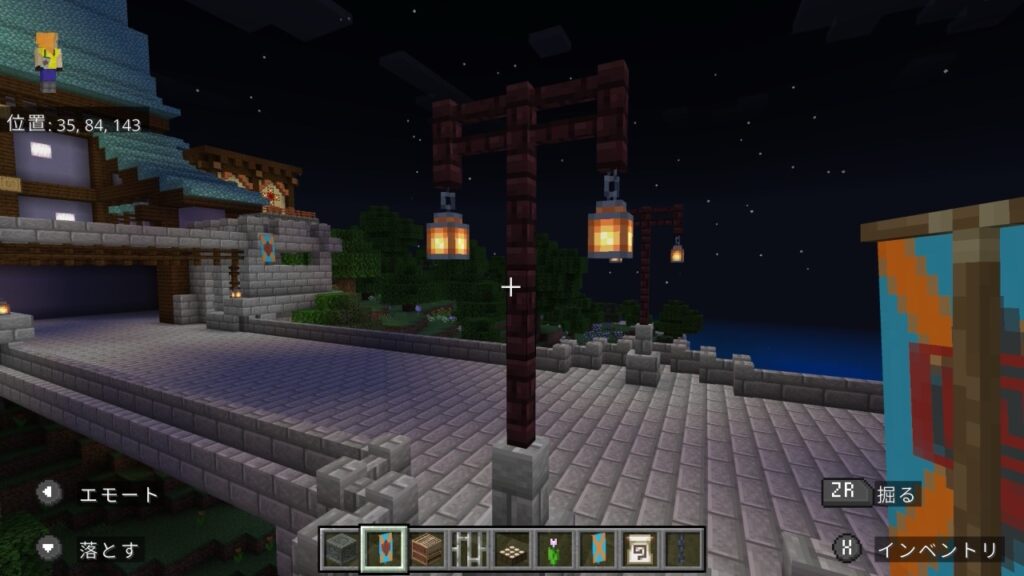Select the chain item slot
The width and height of the screenshot is (1024, 576).
coord(685,549)
